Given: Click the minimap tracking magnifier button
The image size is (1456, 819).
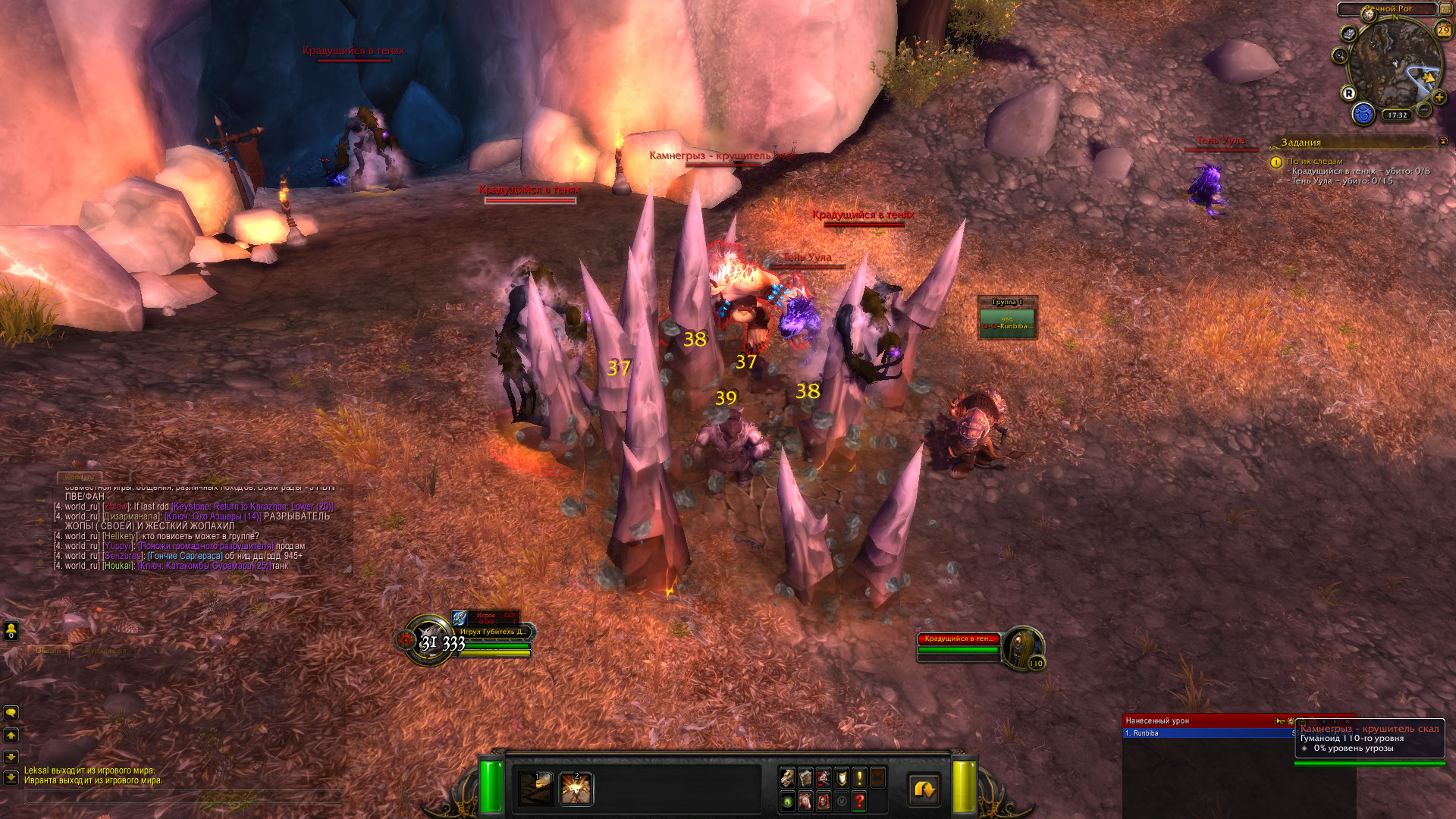Looking at the screenshot, I should (x=1340, y=55).
